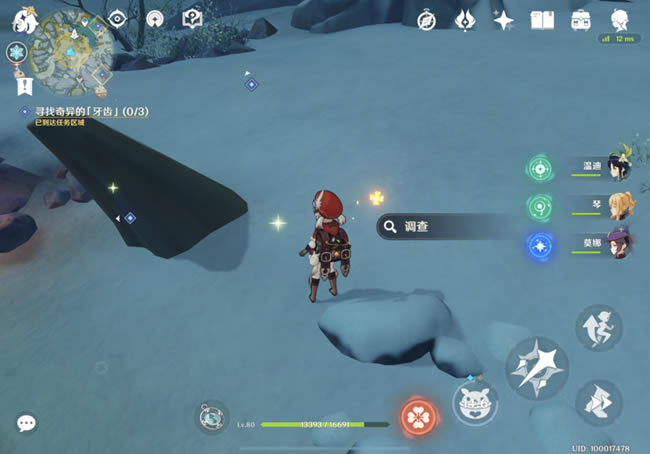650x454 pixels.
Task: Switch to party member 莫娜
Action: pyautogui.click(x=619, y=242)
